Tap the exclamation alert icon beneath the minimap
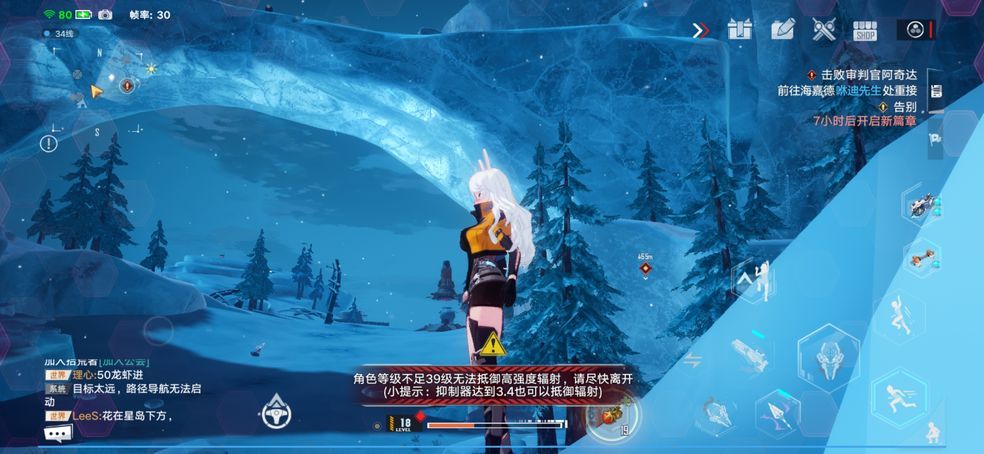 tap(48, 143)
